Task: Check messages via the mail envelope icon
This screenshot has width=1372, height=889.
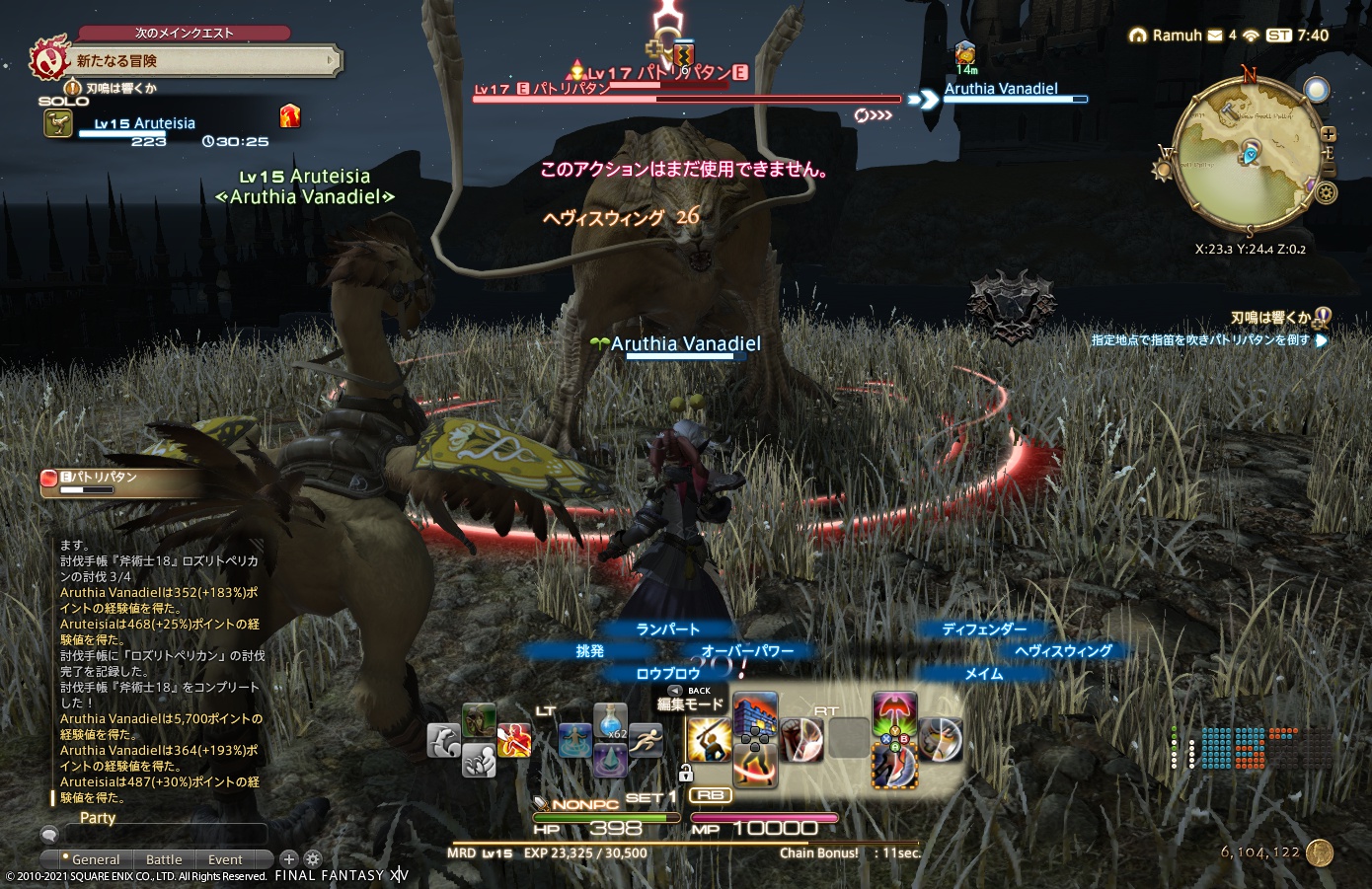Action: pyautogui.click(x=1214, y=35)
